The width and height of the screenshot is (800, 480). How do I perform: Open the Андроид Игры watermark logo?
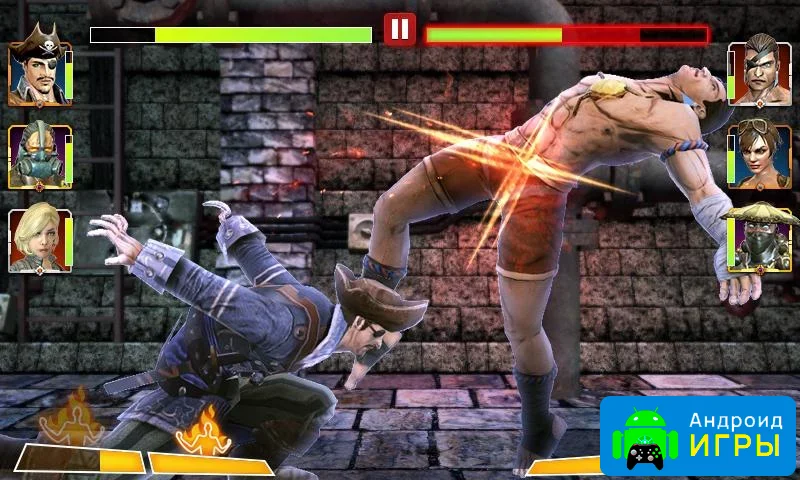[x=697, y=437]
